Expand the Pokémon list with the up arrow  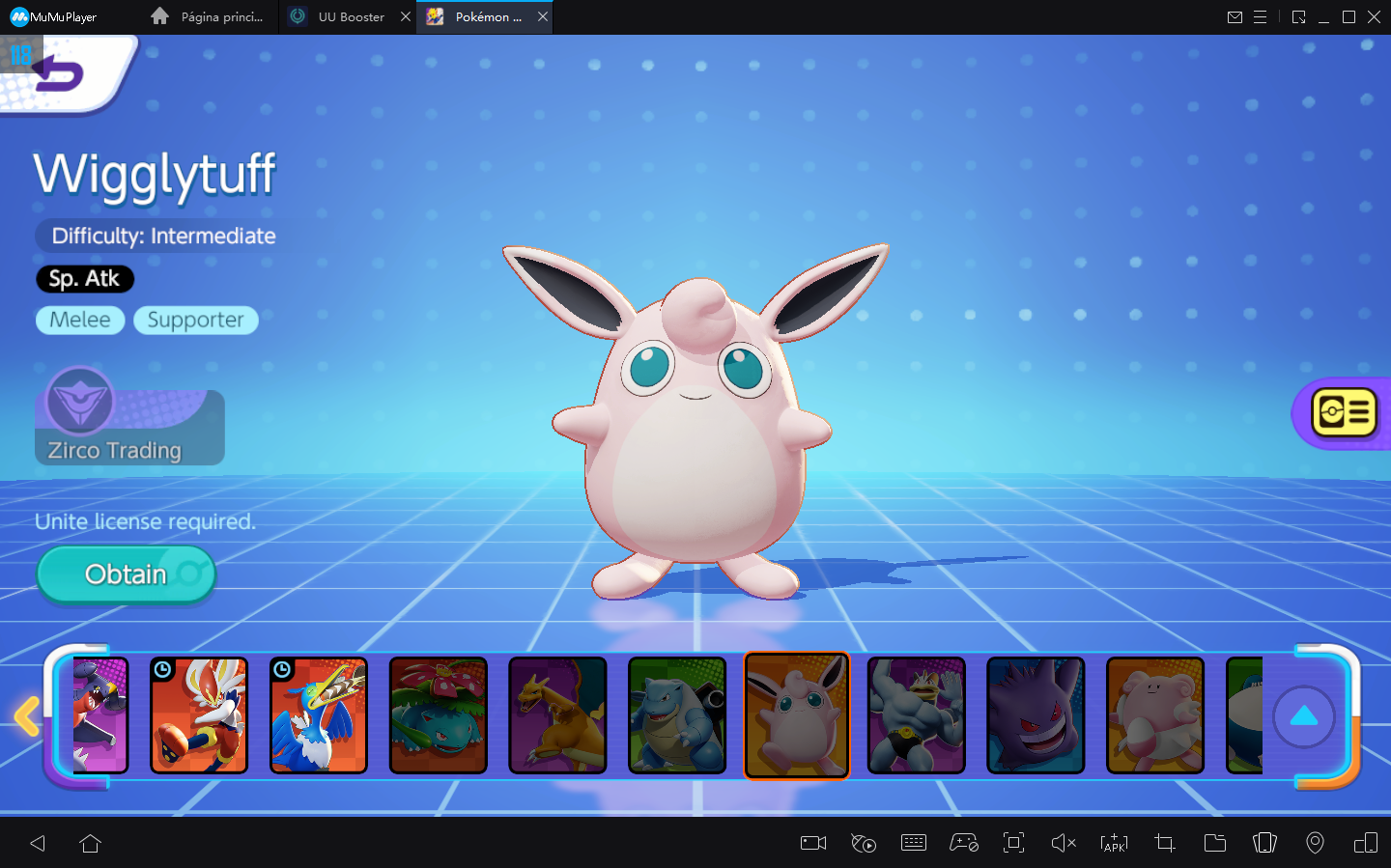pos(1304,716)
